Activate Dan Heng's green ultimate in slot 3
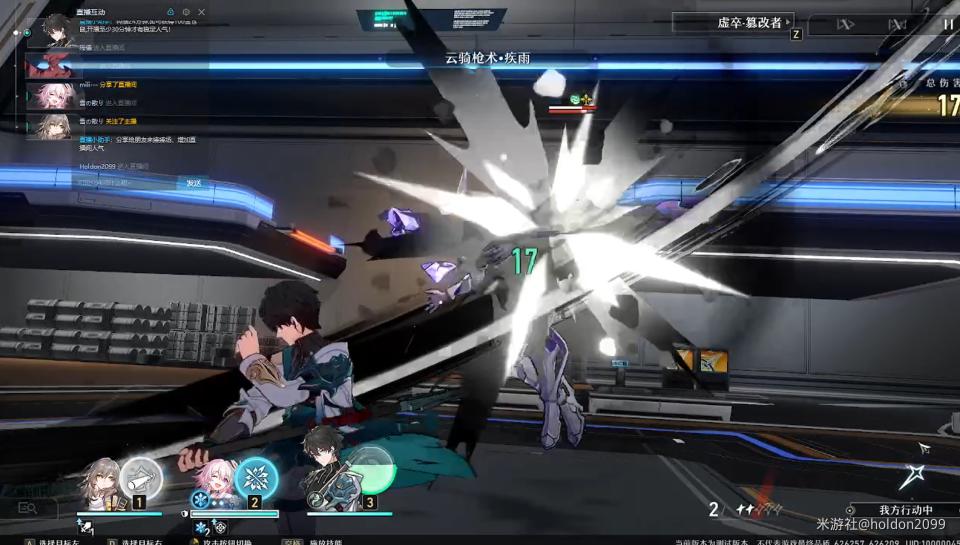The image size is (960, 545). tap(372, 472)
